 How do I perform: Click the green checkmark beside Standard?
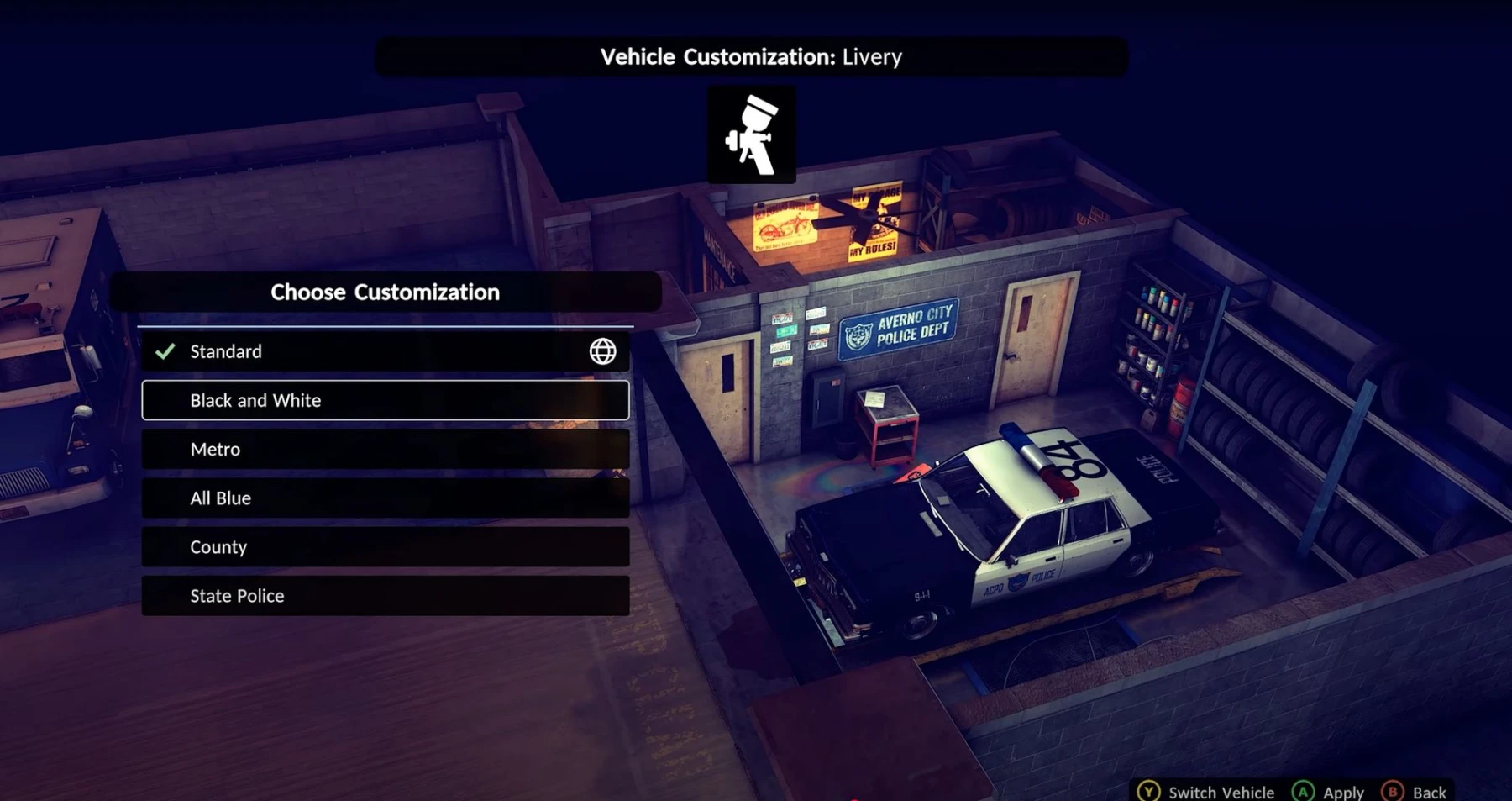point(165,350)
